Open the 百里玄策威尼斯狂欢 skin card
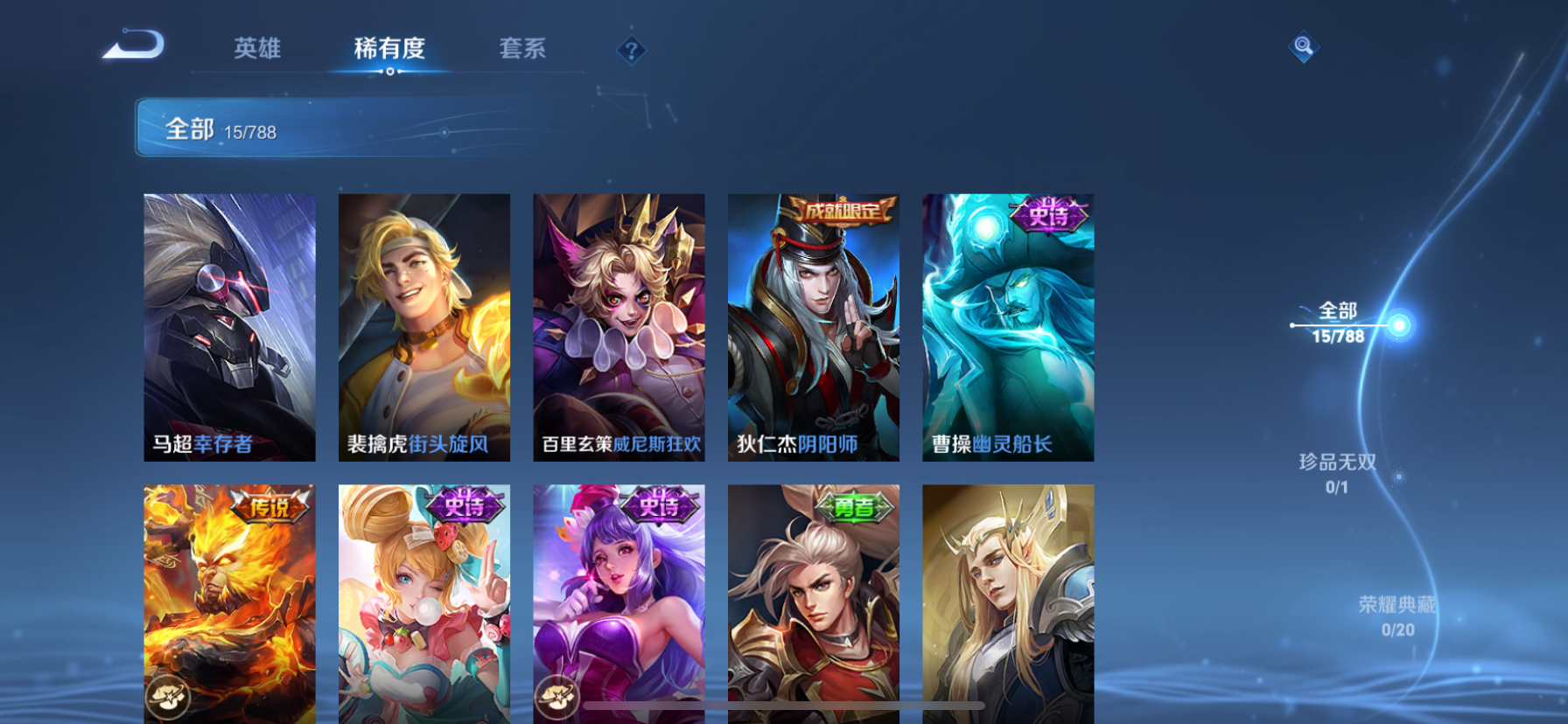Screen dimensions: 1568x724 point(618,328)
